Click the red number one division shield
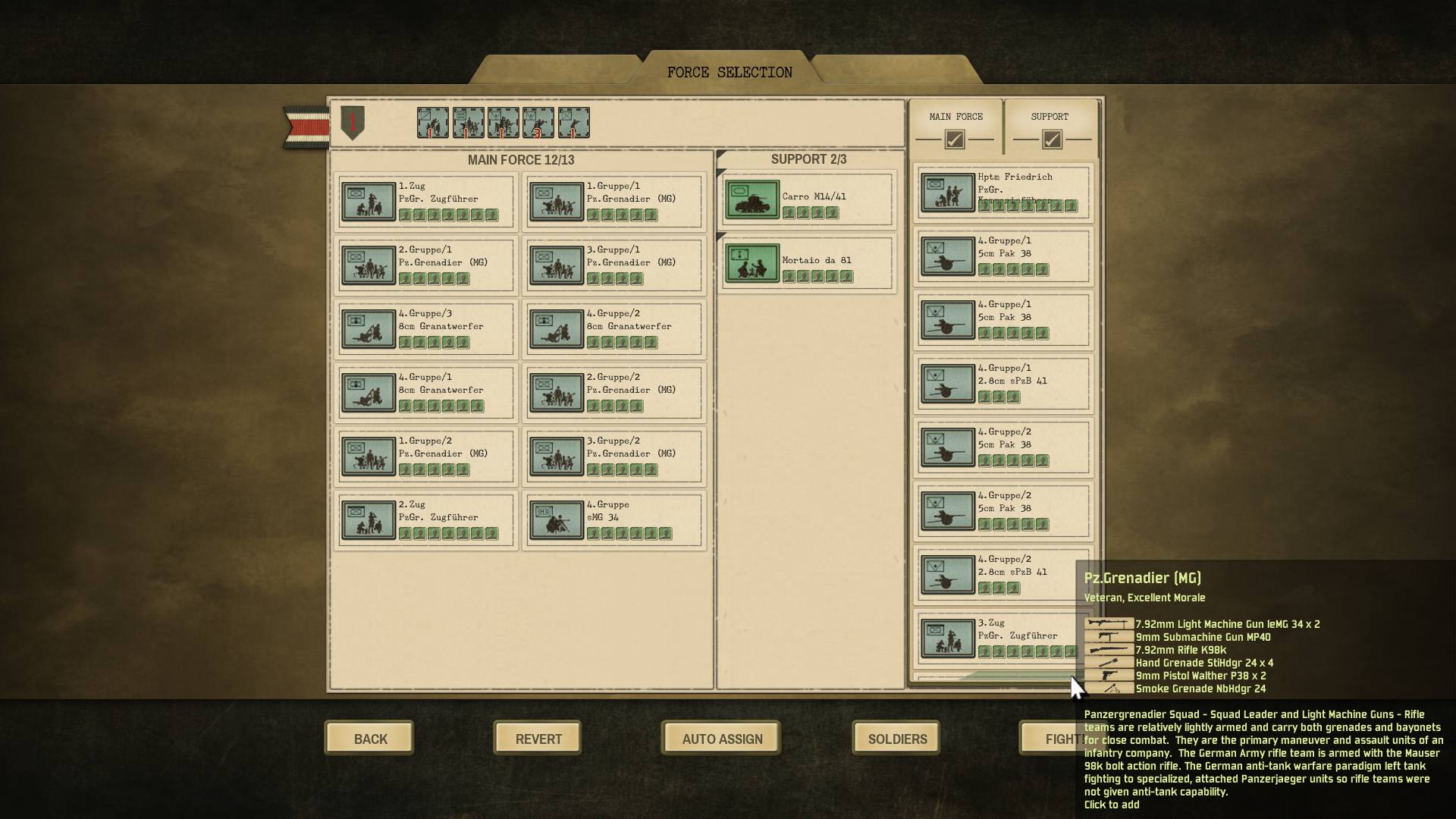 (353, 122)
